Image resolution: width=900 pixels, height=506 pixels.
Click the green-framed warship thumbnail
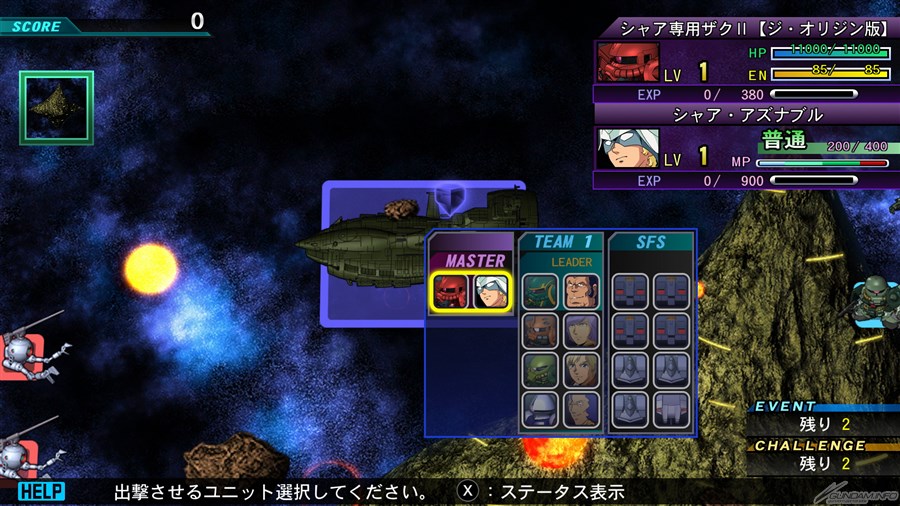point(56,106)
